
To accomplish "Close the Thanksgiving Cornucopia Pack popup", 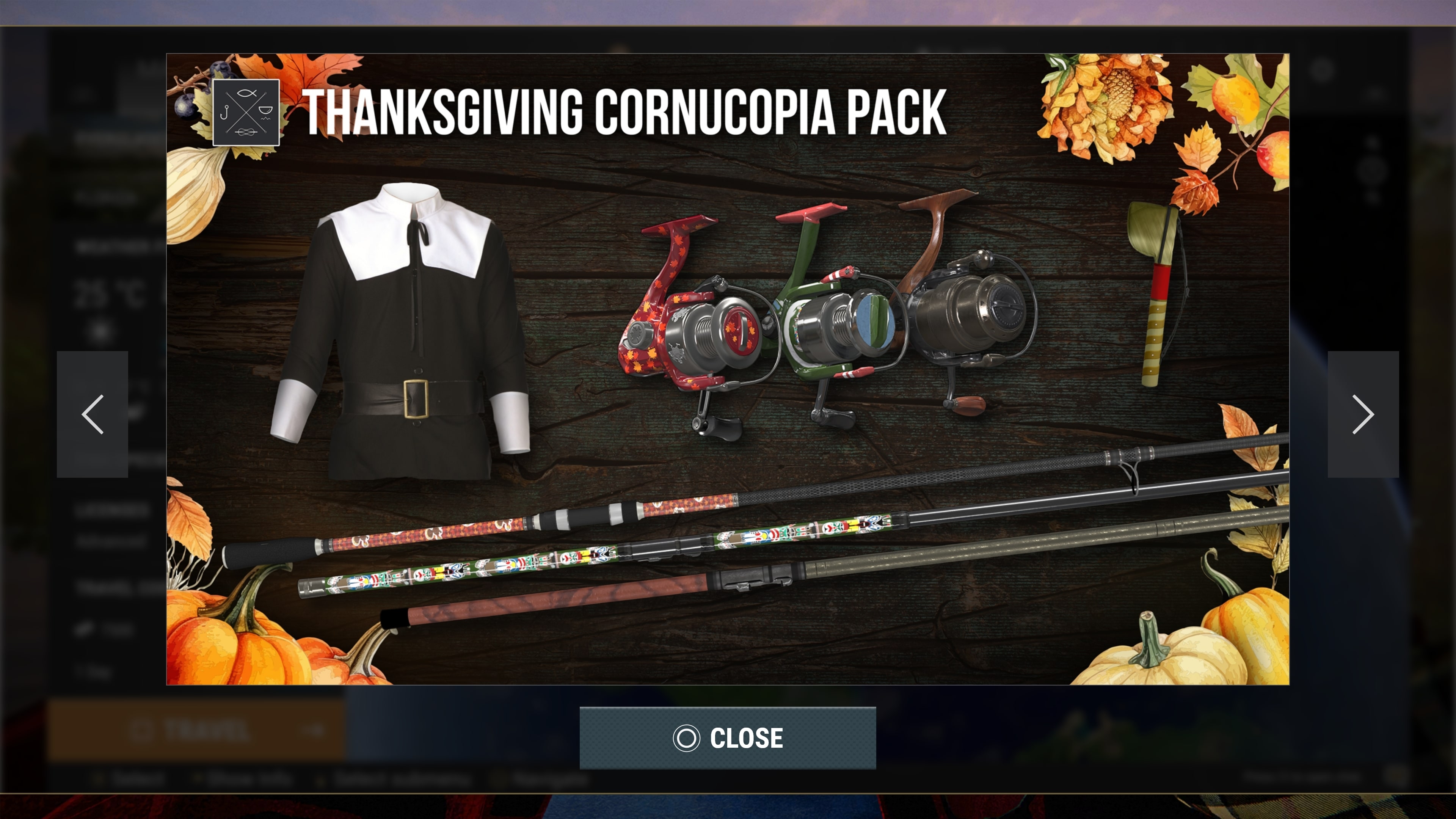I will pos(728,737).
